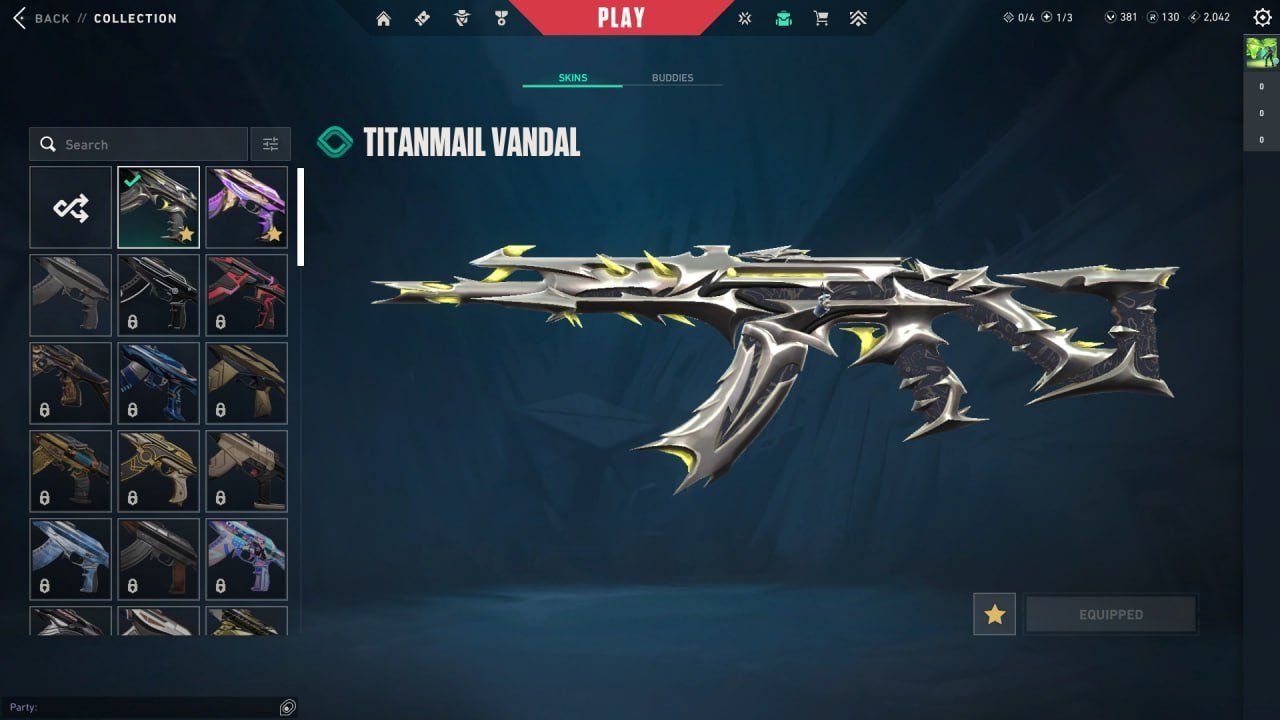Open the Battlepass card icon
Viewport: 1280px width, 720px height.
[x=422, y=17]
